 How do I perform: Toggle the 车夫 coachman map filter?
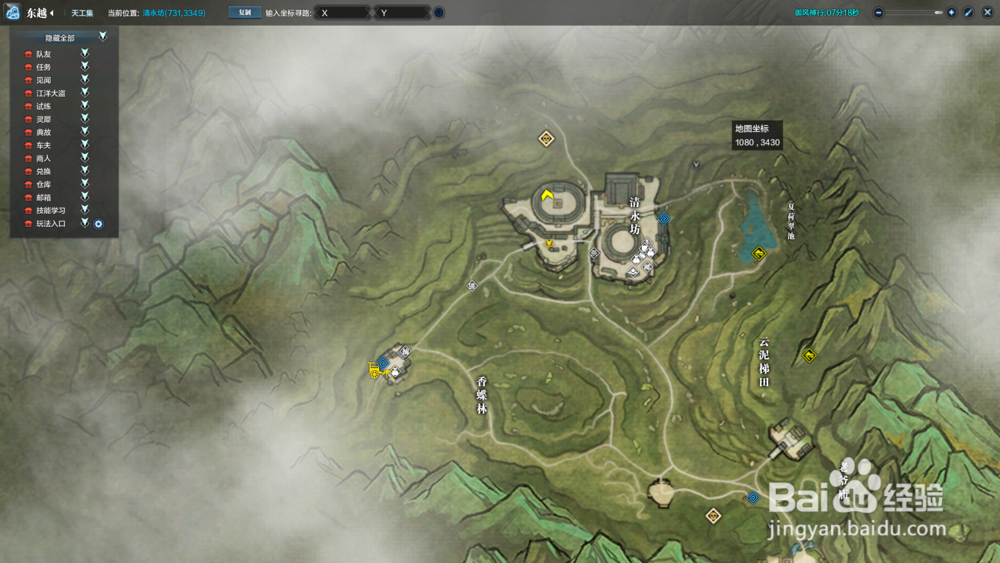(x=85, y=145)
